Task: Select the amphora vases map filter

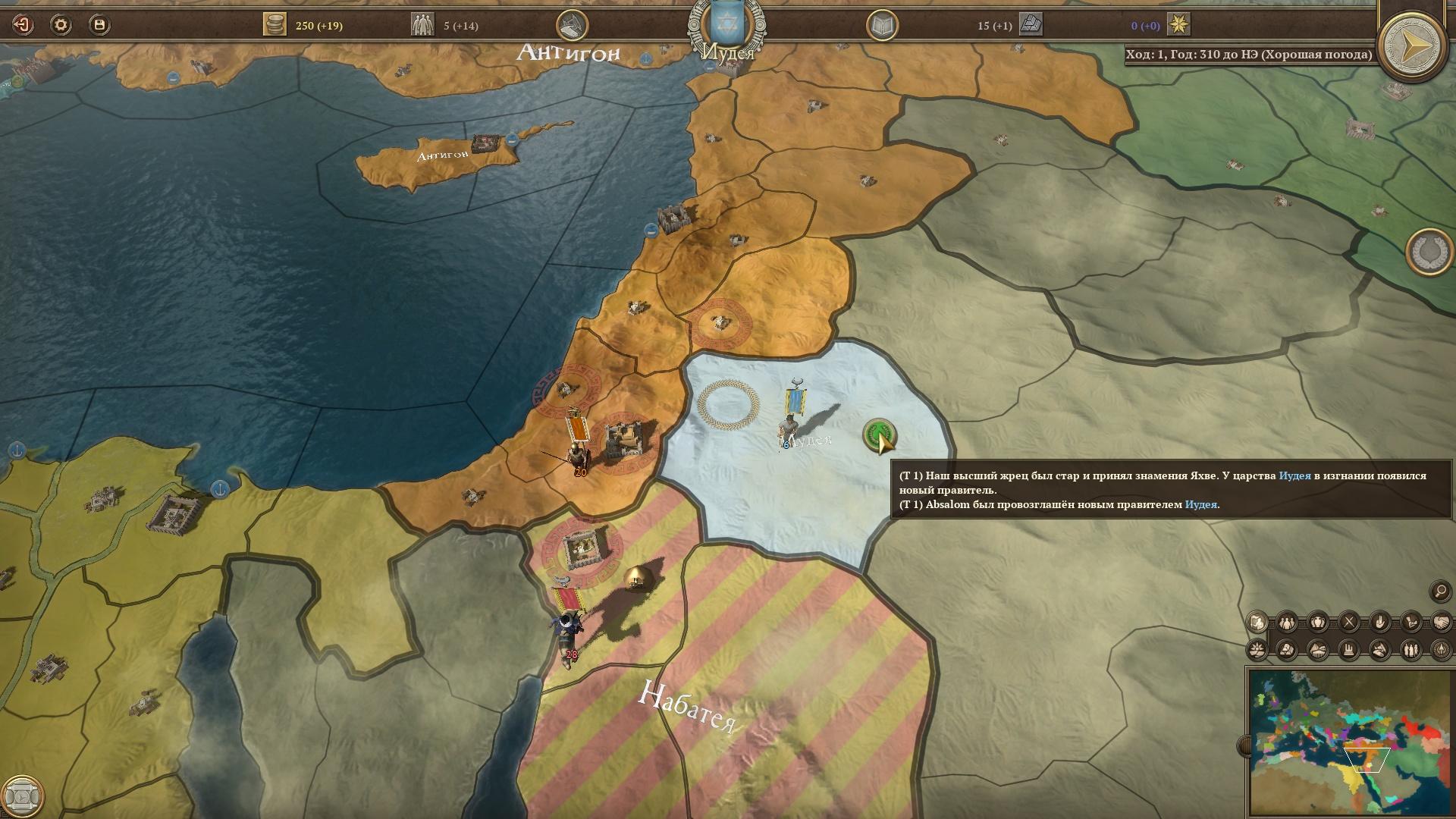Action: (x=1318, y=623)
